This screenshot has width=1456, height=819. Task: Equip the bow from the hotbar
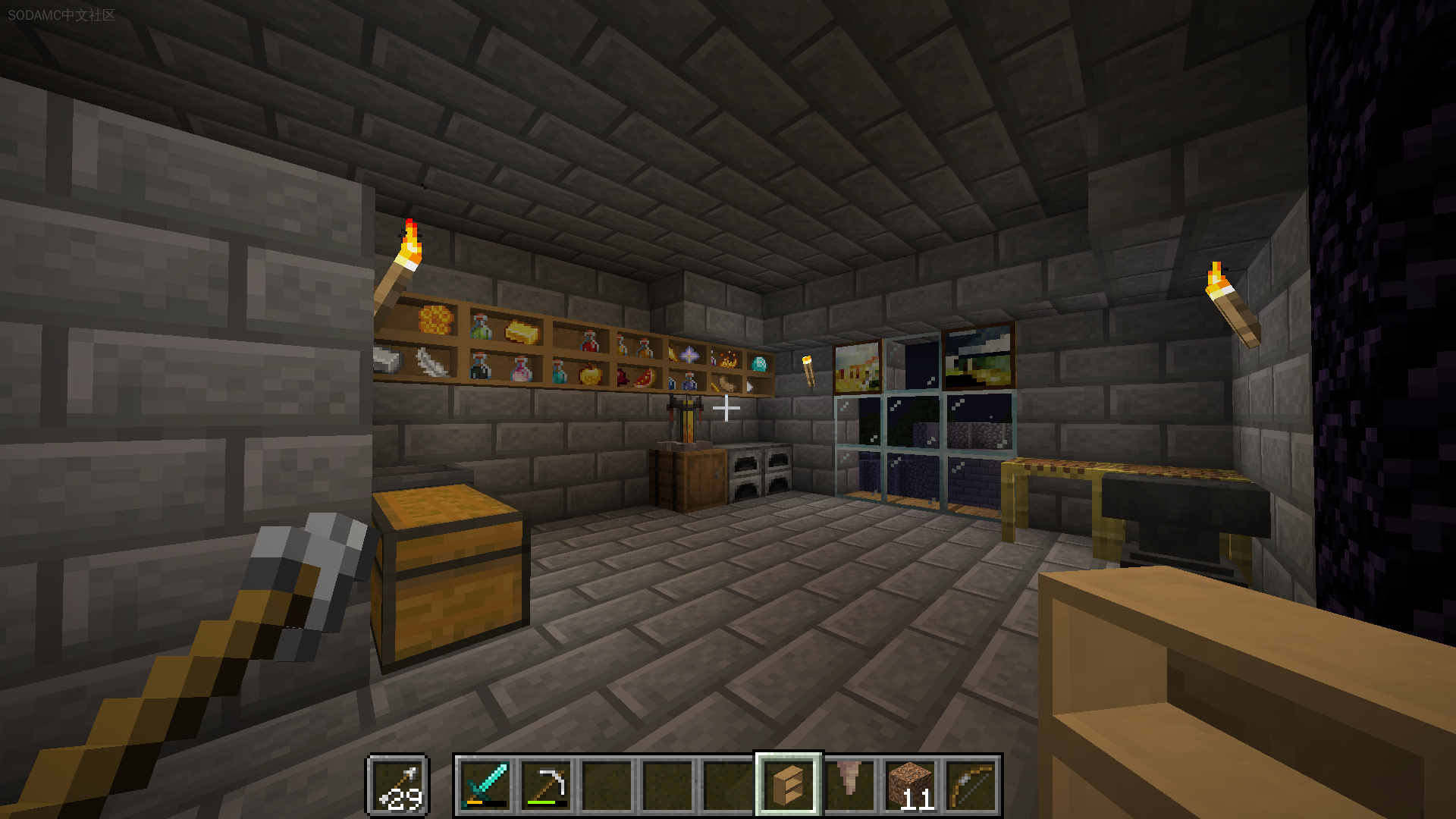971,786
